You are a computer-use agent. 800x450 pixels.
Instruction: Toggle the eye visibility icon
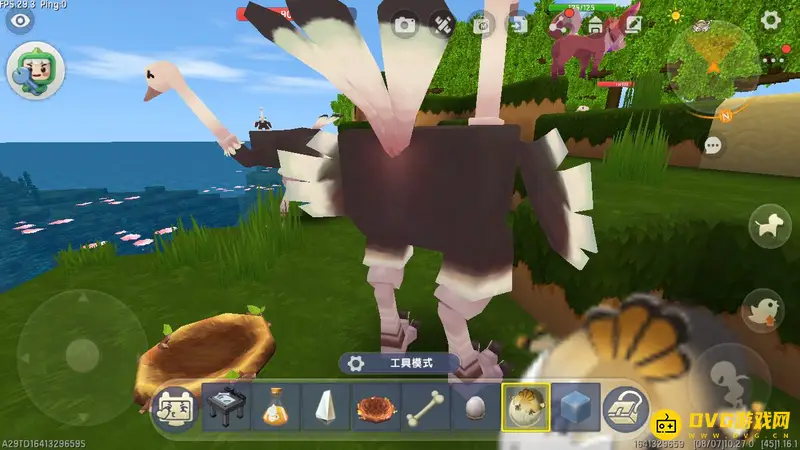pyautogui.click(x=17, y=20)
